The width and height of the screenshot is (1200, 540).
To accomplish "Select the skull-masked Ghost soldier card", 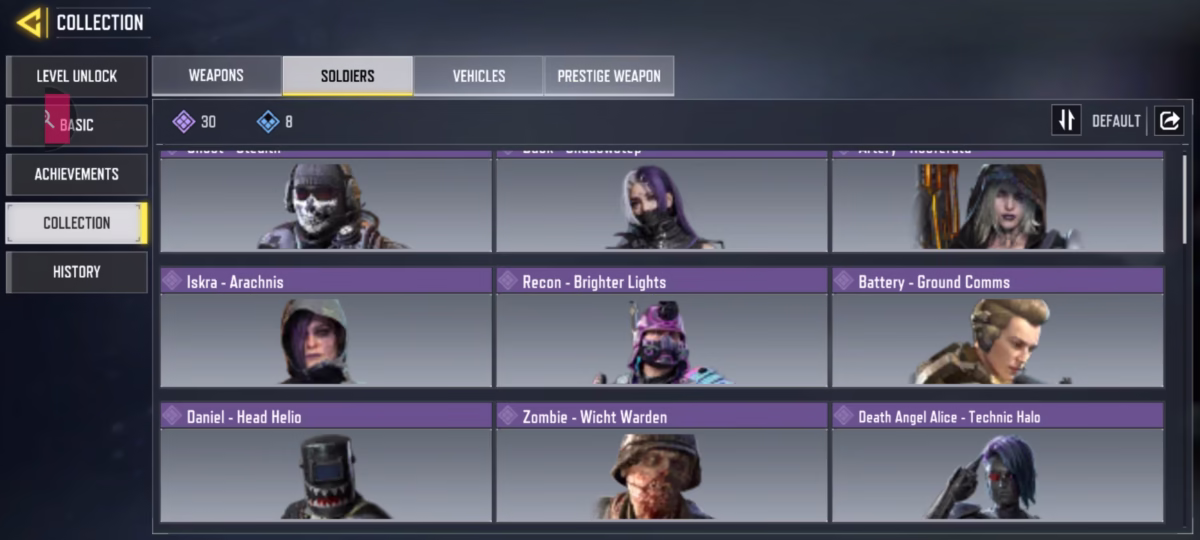I will pos(326,203).
